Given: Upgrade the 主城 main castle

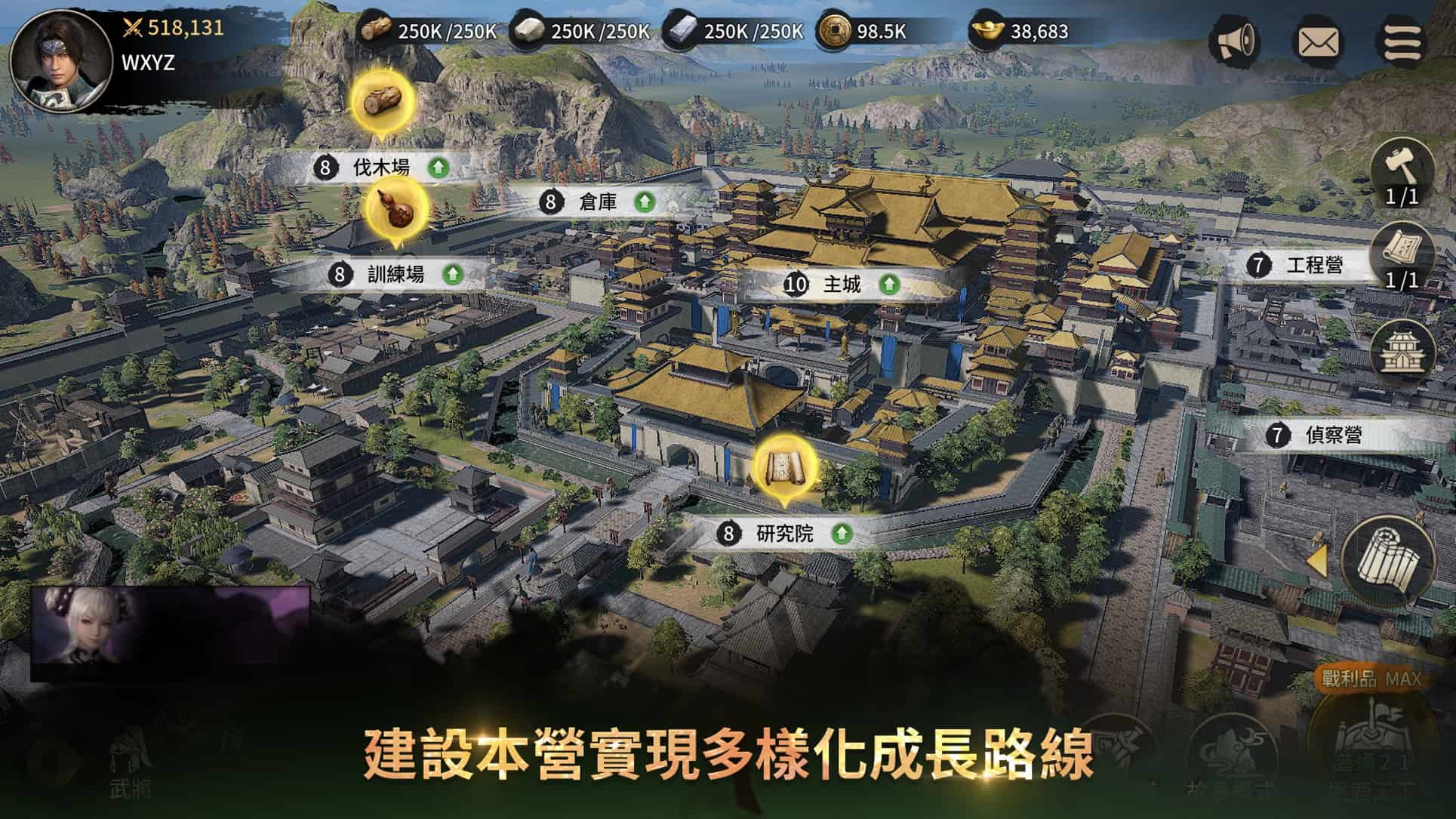Looking at the screenshot, I should point(889,285).
